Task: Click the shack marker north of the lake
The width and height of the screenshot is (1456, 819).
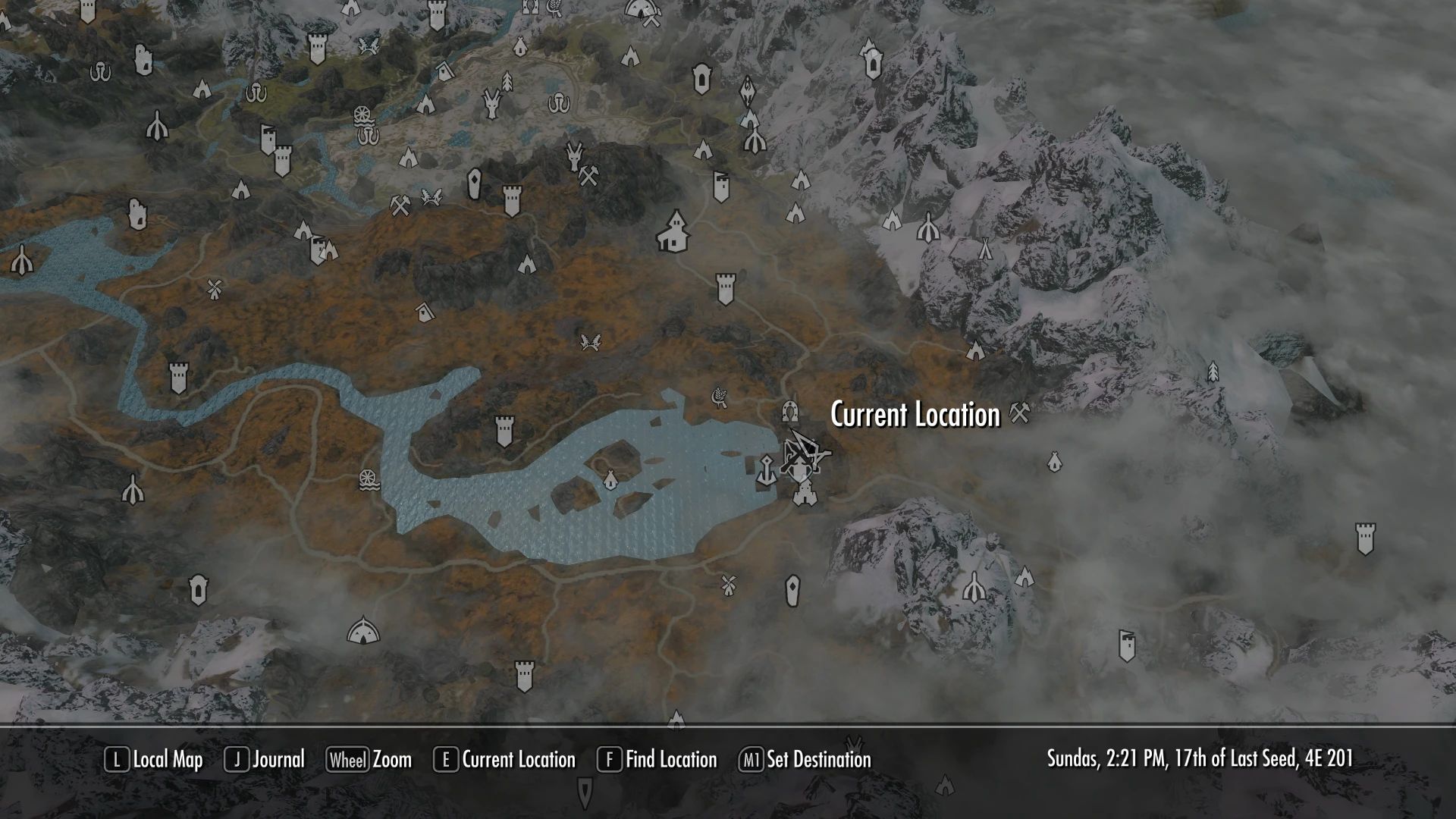Action: (x=423, y=312)
